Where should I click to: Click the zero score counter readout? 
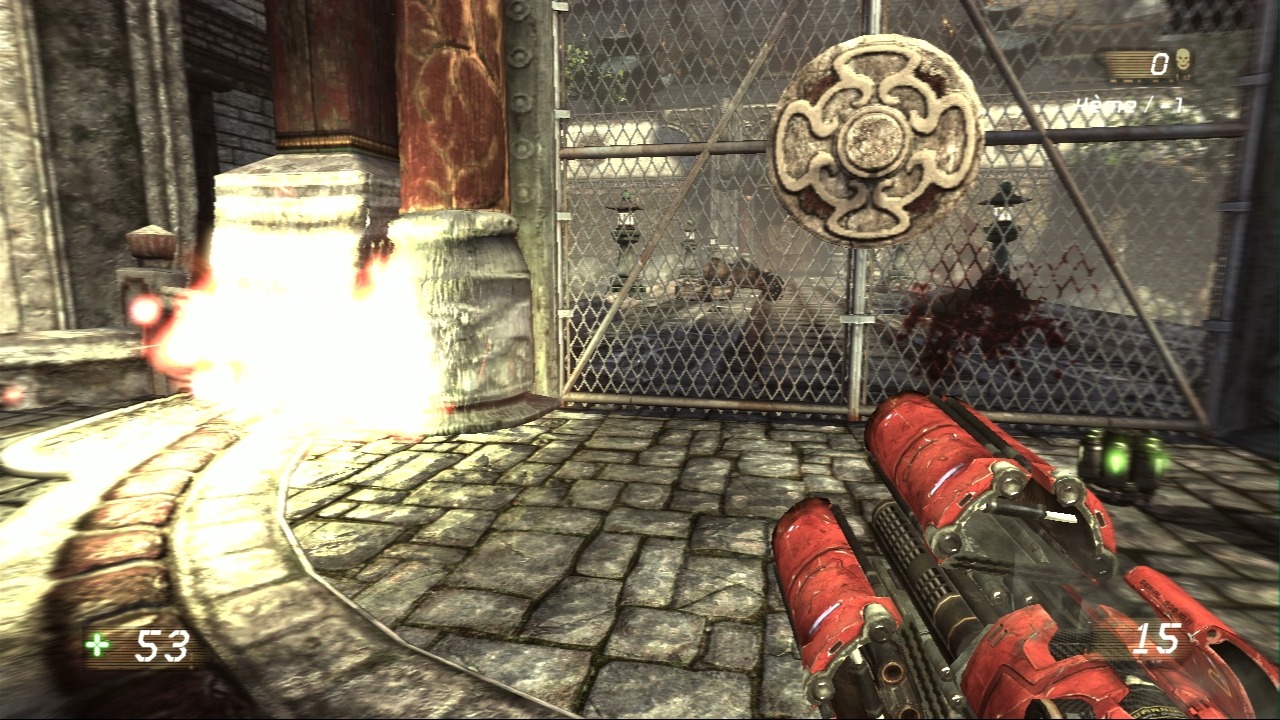pos(1159,63)
